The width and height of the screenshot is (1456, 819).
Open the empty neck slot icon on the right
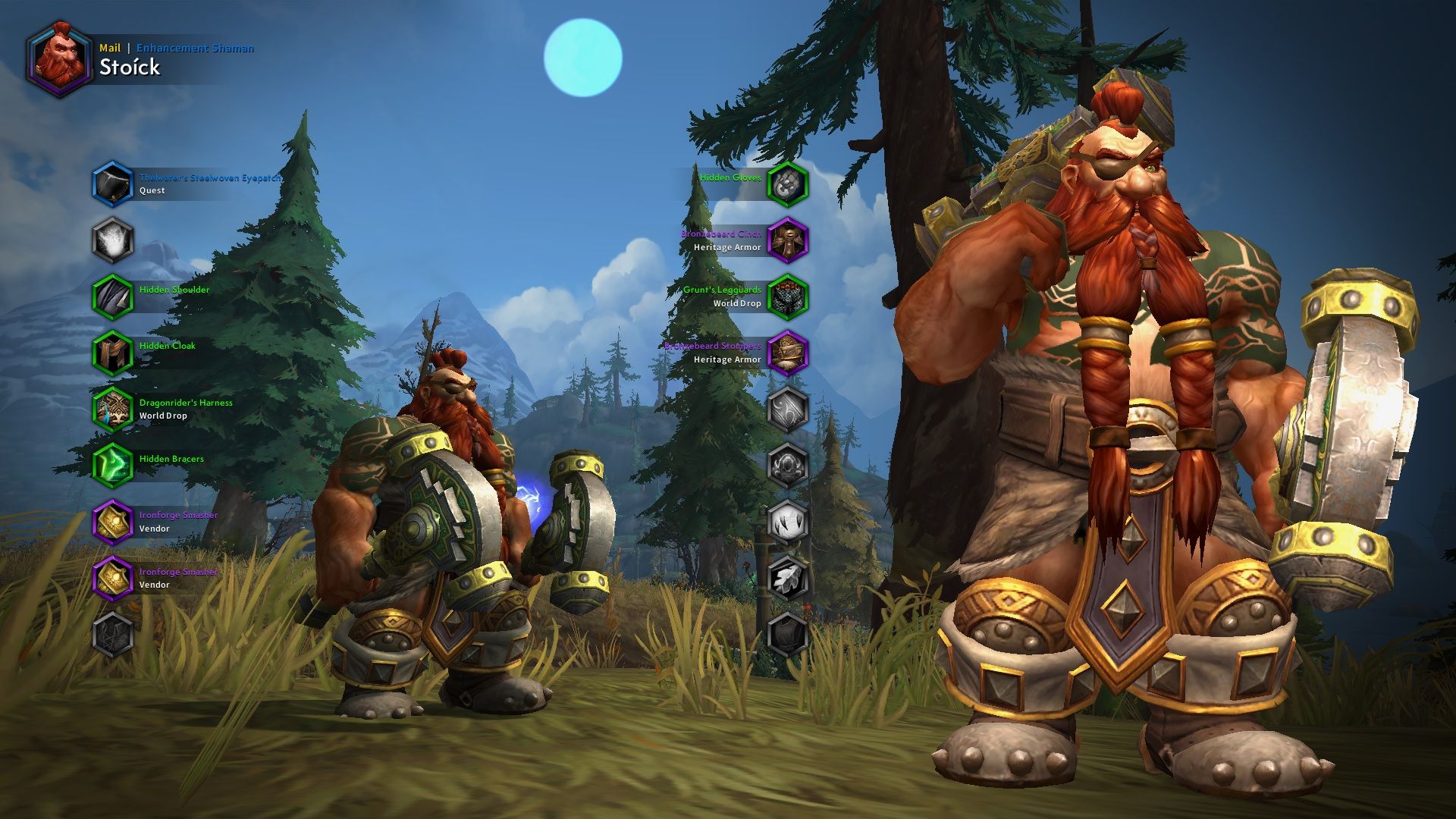(789, 409)
